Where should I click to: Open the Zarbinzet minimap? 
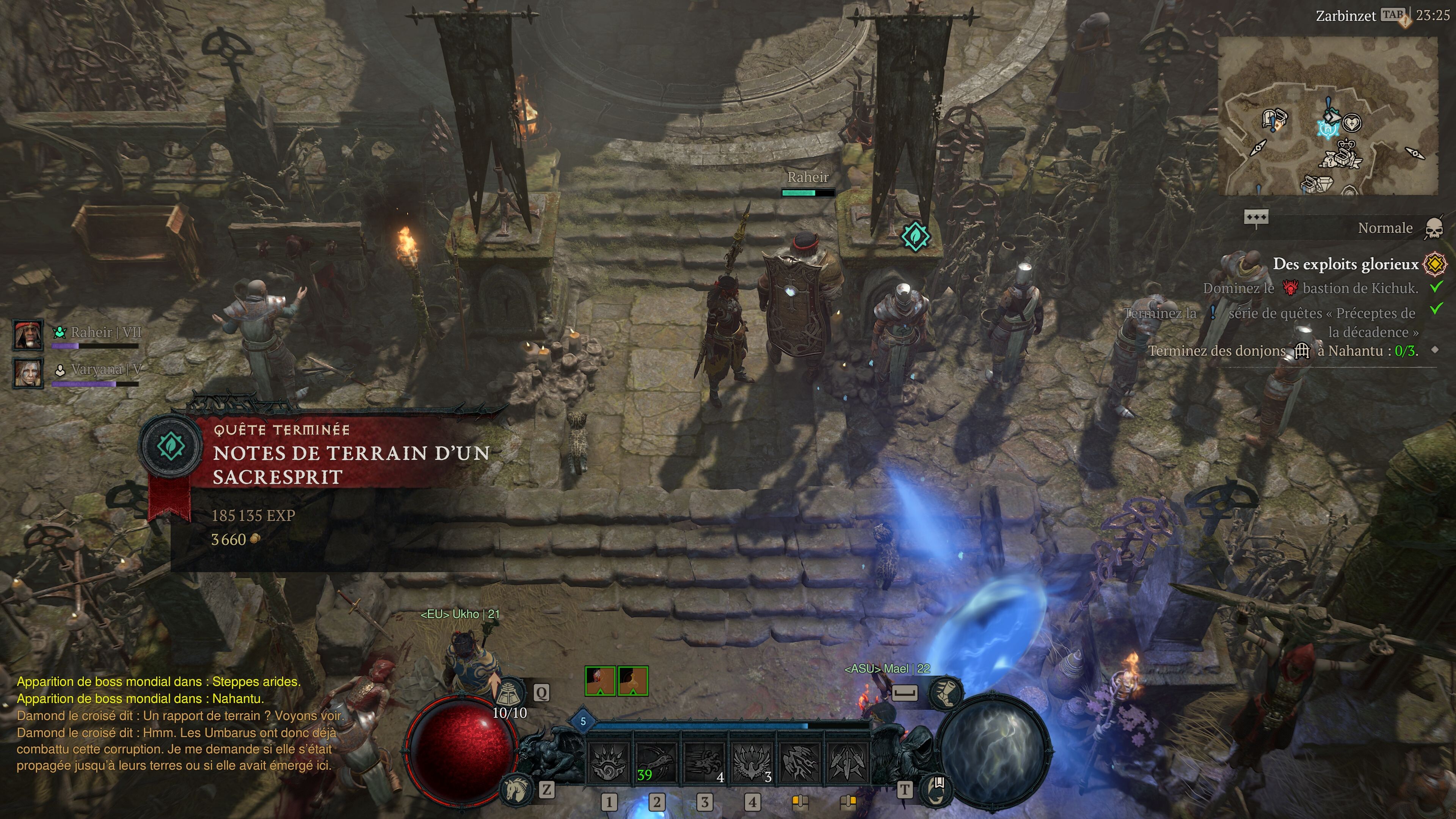coord(1327,116)
